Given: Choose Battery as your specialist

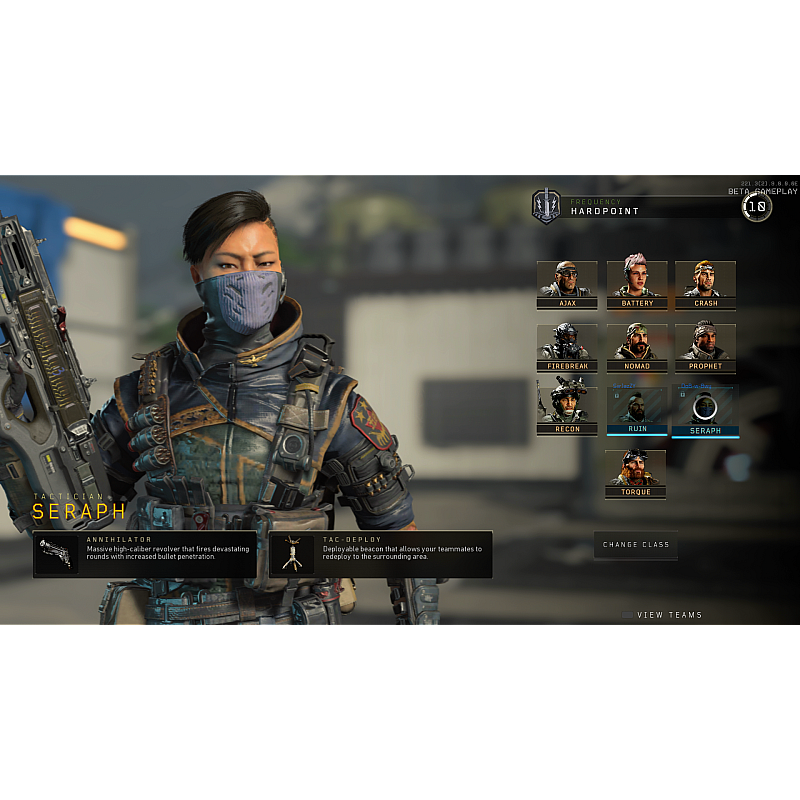Looking at the screenshot, I should 637,284.
